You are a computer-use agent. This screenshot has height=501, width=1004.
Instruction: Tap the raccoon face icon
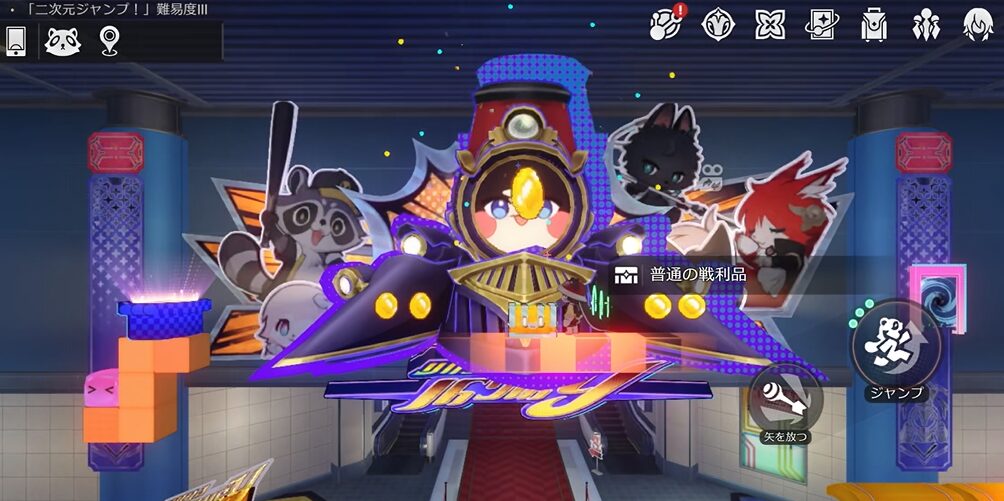62,41
